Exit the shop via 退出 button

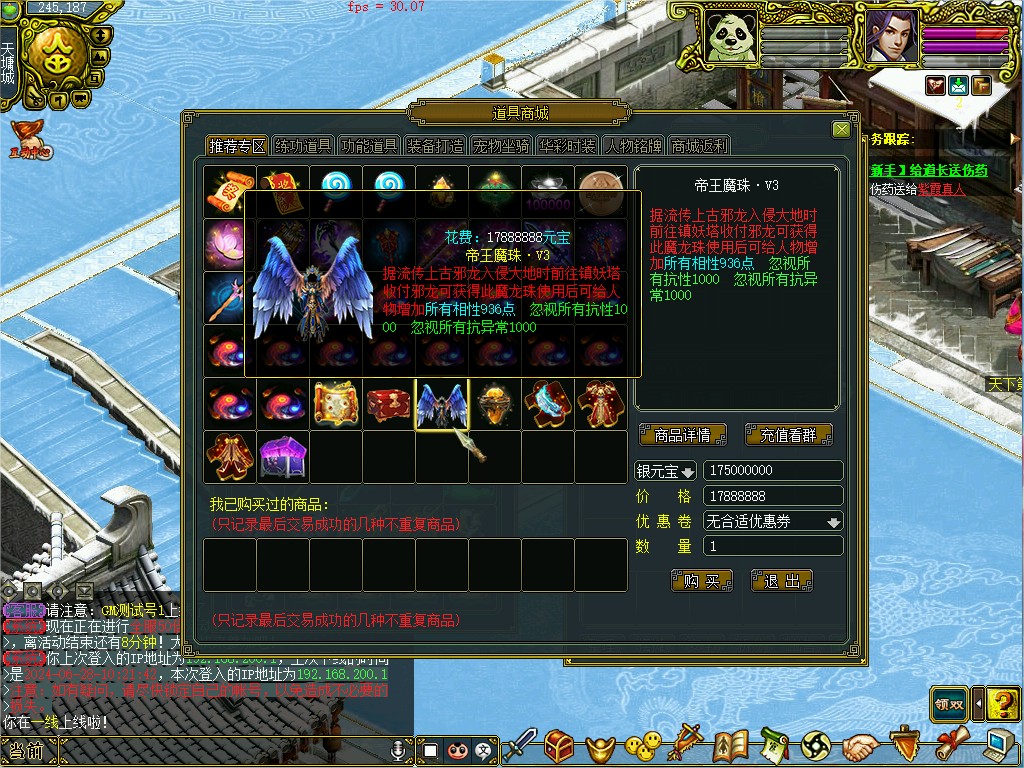coord(781,581)
